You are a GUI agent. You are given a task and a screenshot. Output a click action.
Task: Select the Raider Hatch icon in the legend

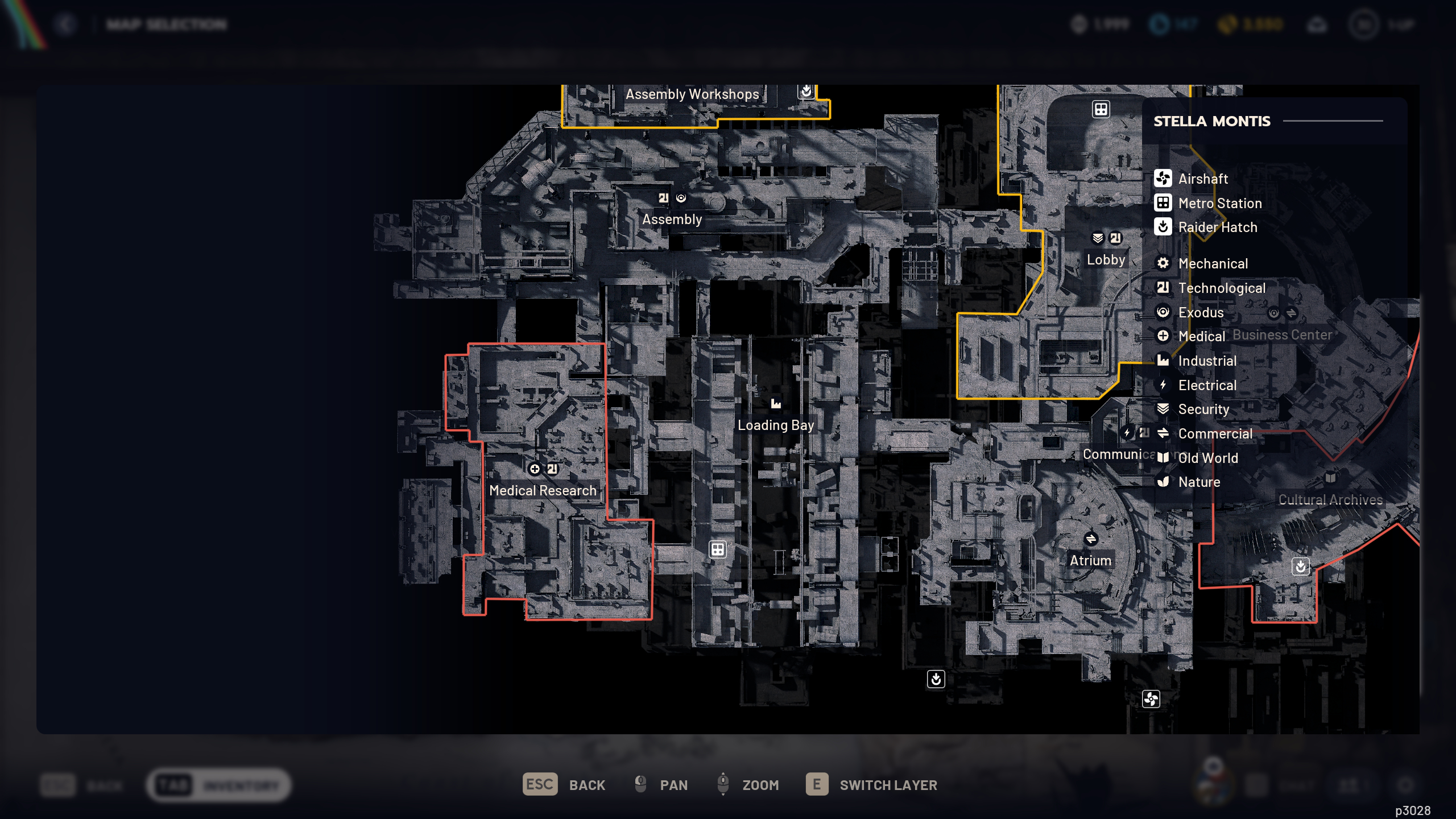coord(1163,227)
